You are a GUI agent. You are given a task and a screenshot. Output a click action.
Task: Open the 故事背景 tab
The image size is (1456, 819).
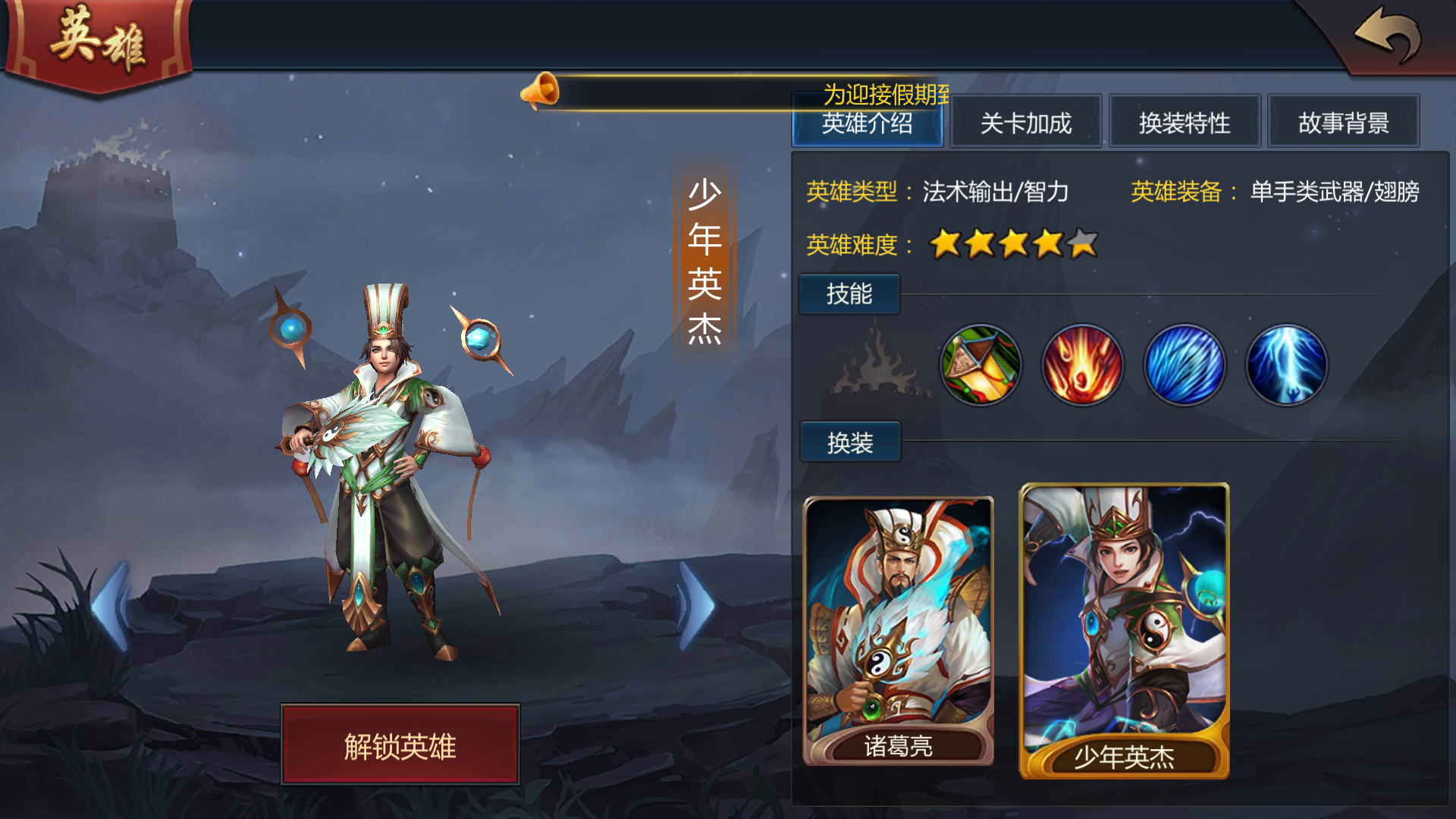point(1343,123)
